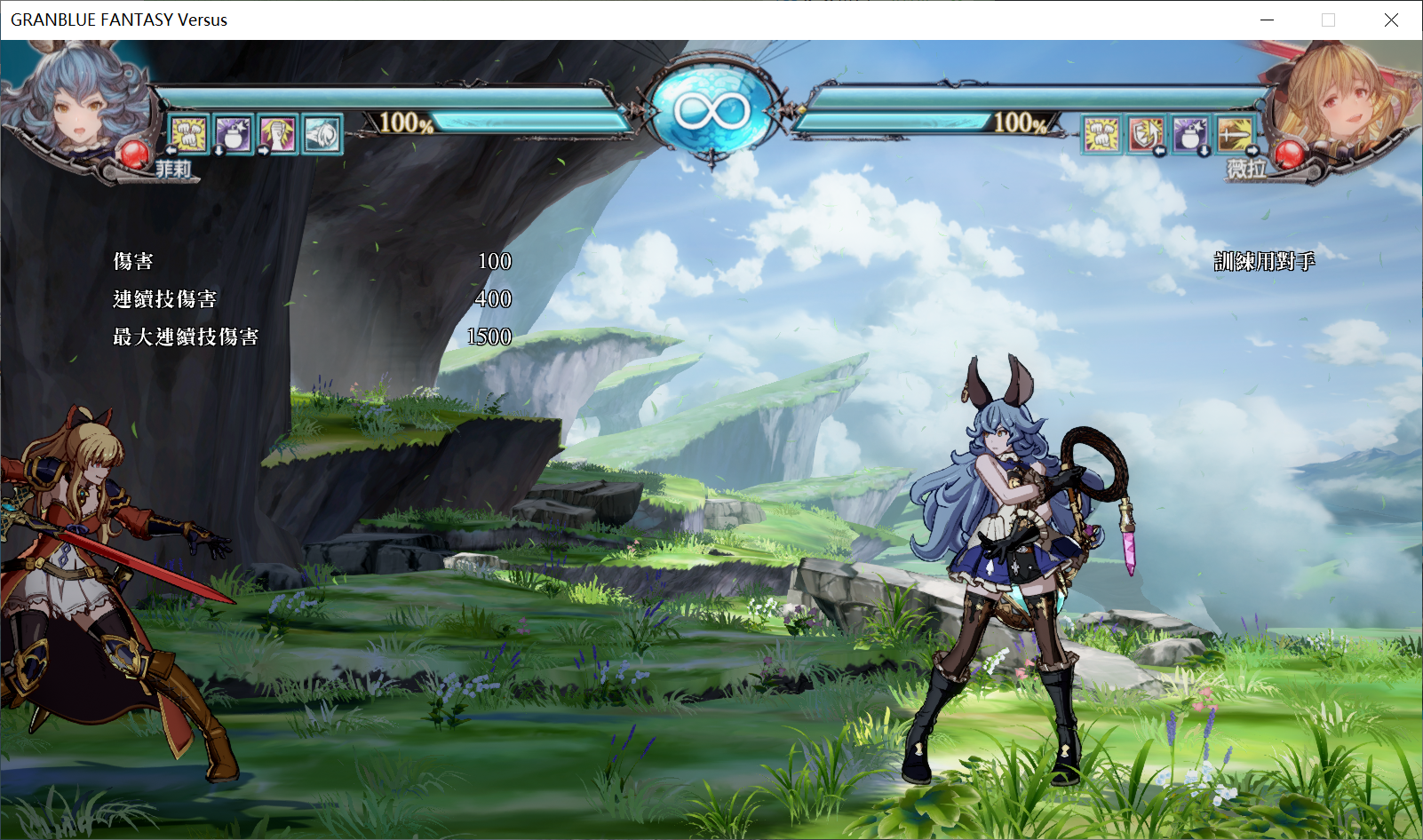Screen dimensions: 1423x840
Task: Click the GRANBLUE FANTASY Versus title bar
Action: tap(117, 20)
